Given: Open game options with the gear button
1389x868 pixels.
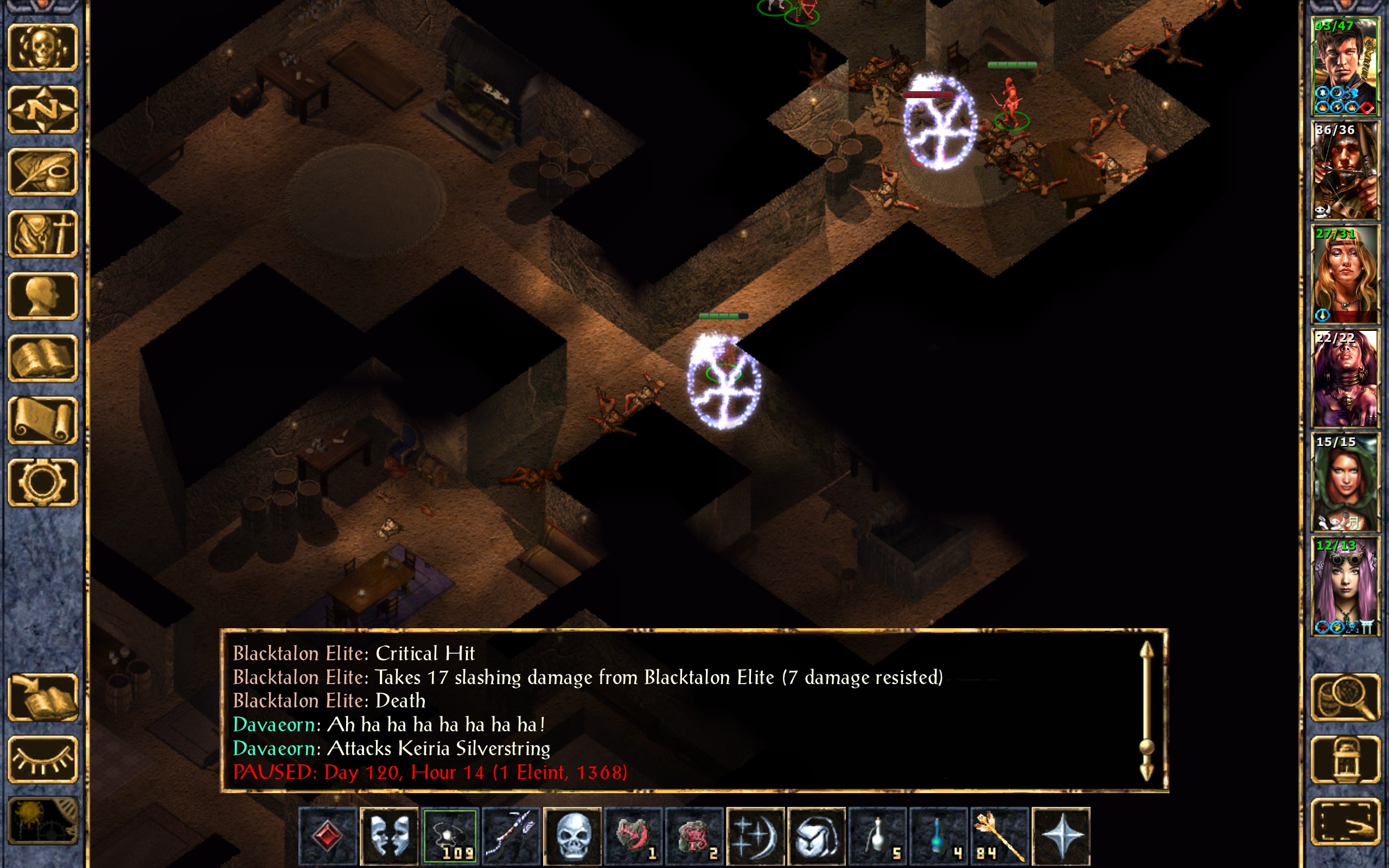Looking at the screenshot, I should 42,482.
